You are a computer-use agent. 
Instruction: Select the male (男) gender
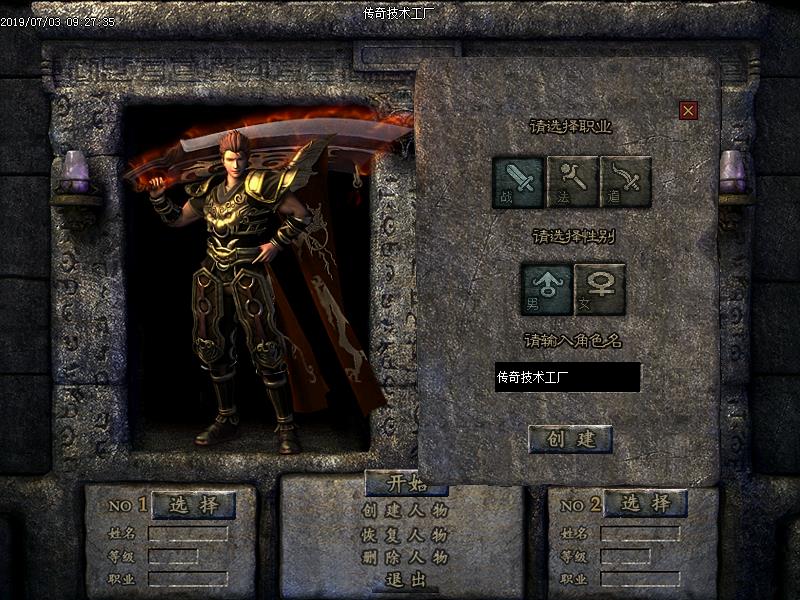(546, 288)
